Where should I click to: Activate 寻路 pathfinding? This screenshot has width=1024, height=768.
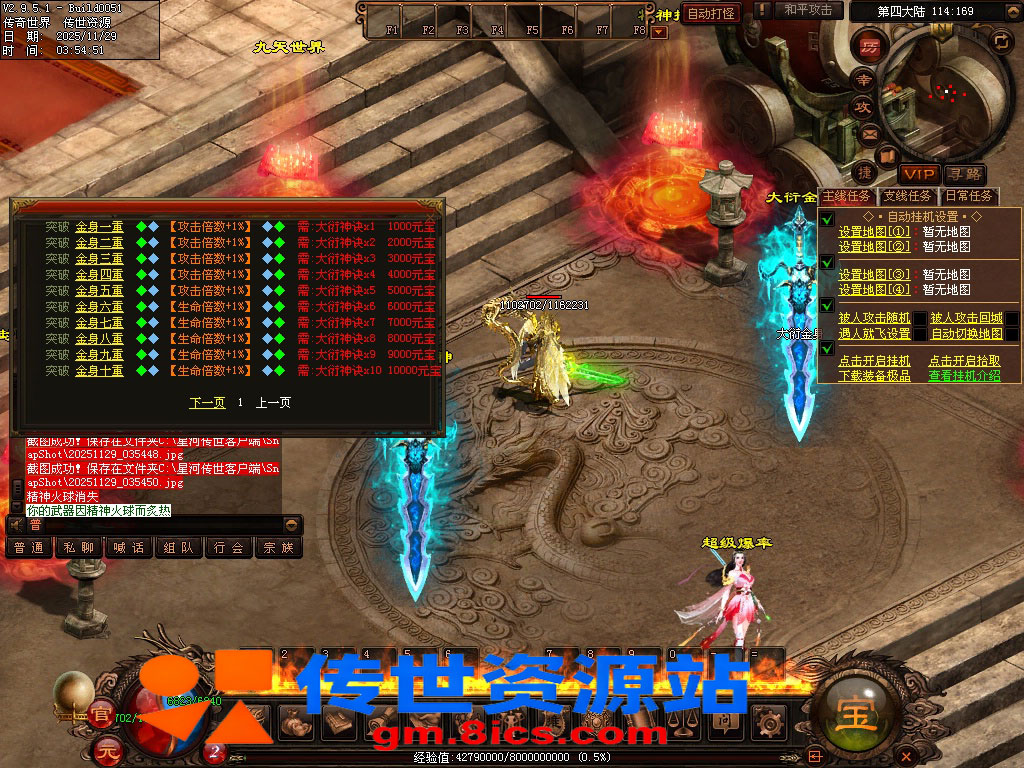964,174
